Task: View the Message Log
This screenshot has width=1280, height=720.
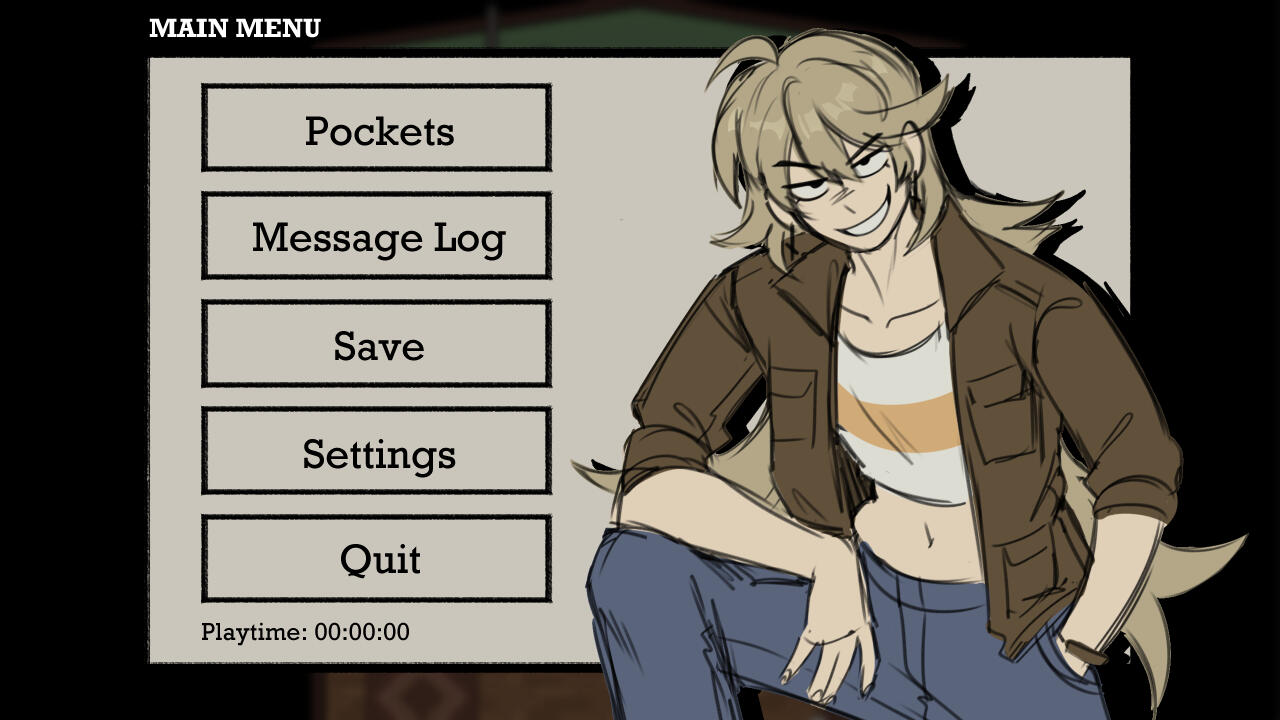Action: (x=376, y=236)
